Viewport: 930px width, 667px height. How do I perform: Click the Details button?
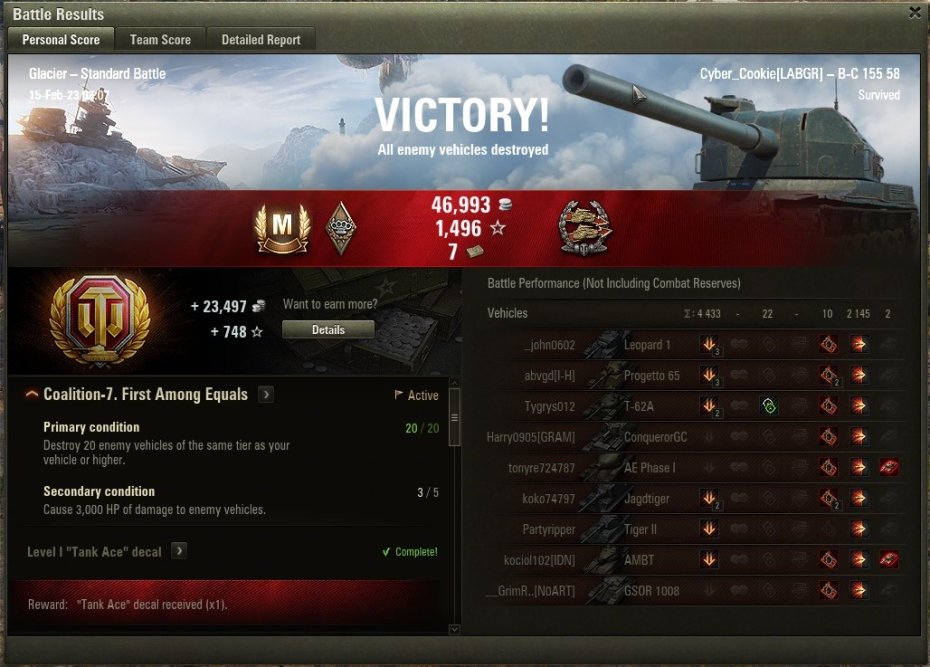[328, 329]
